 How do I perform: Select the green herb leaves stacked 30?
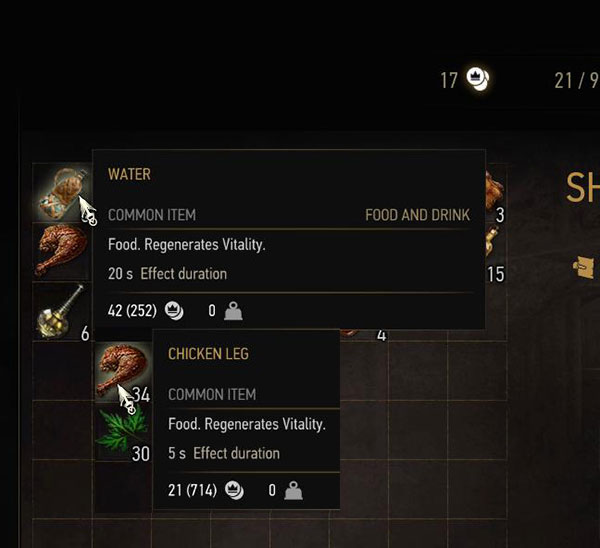pos(121,432)
